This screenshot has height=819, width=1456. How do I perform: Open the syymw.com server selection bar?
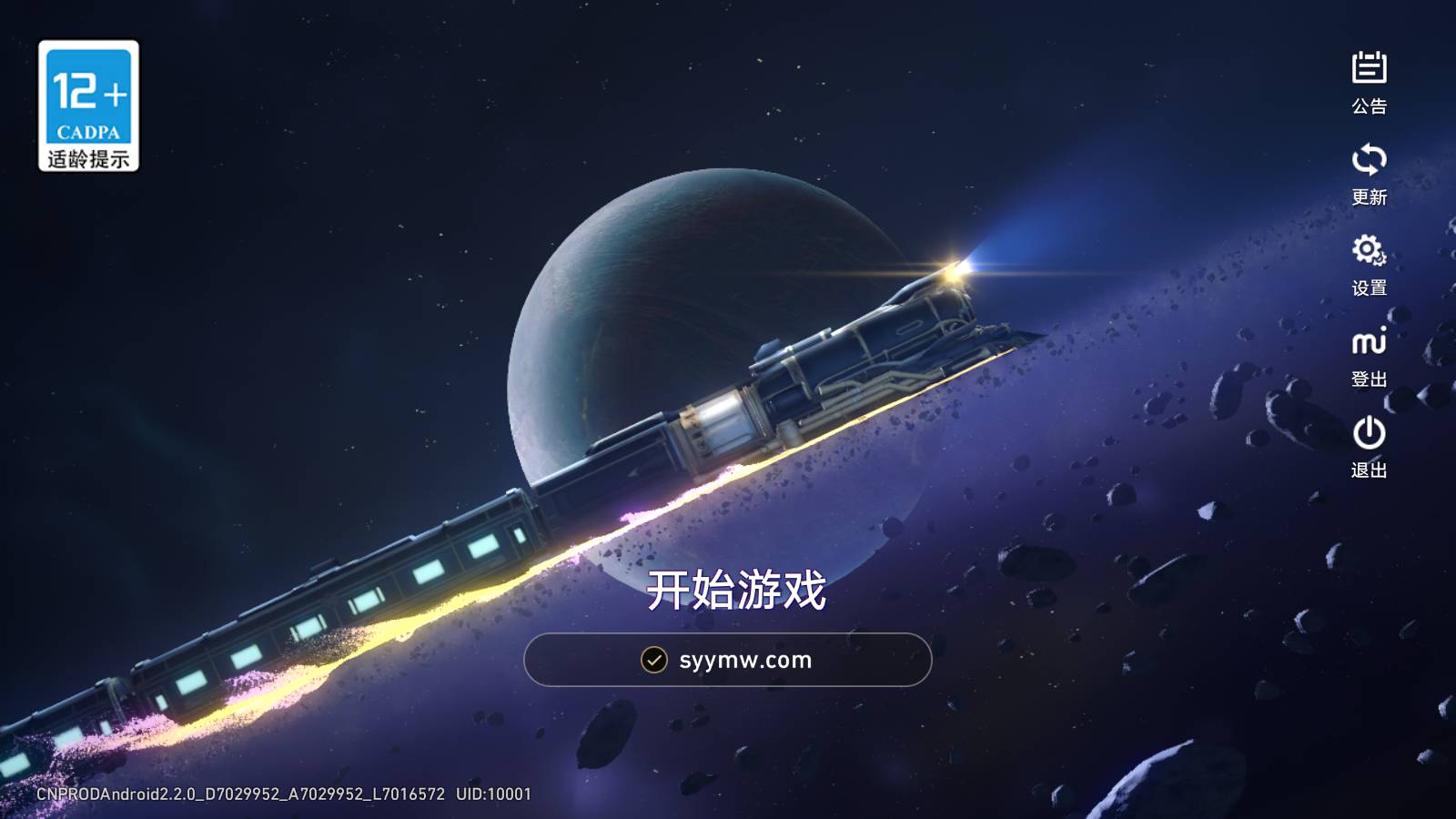[726, 661]
